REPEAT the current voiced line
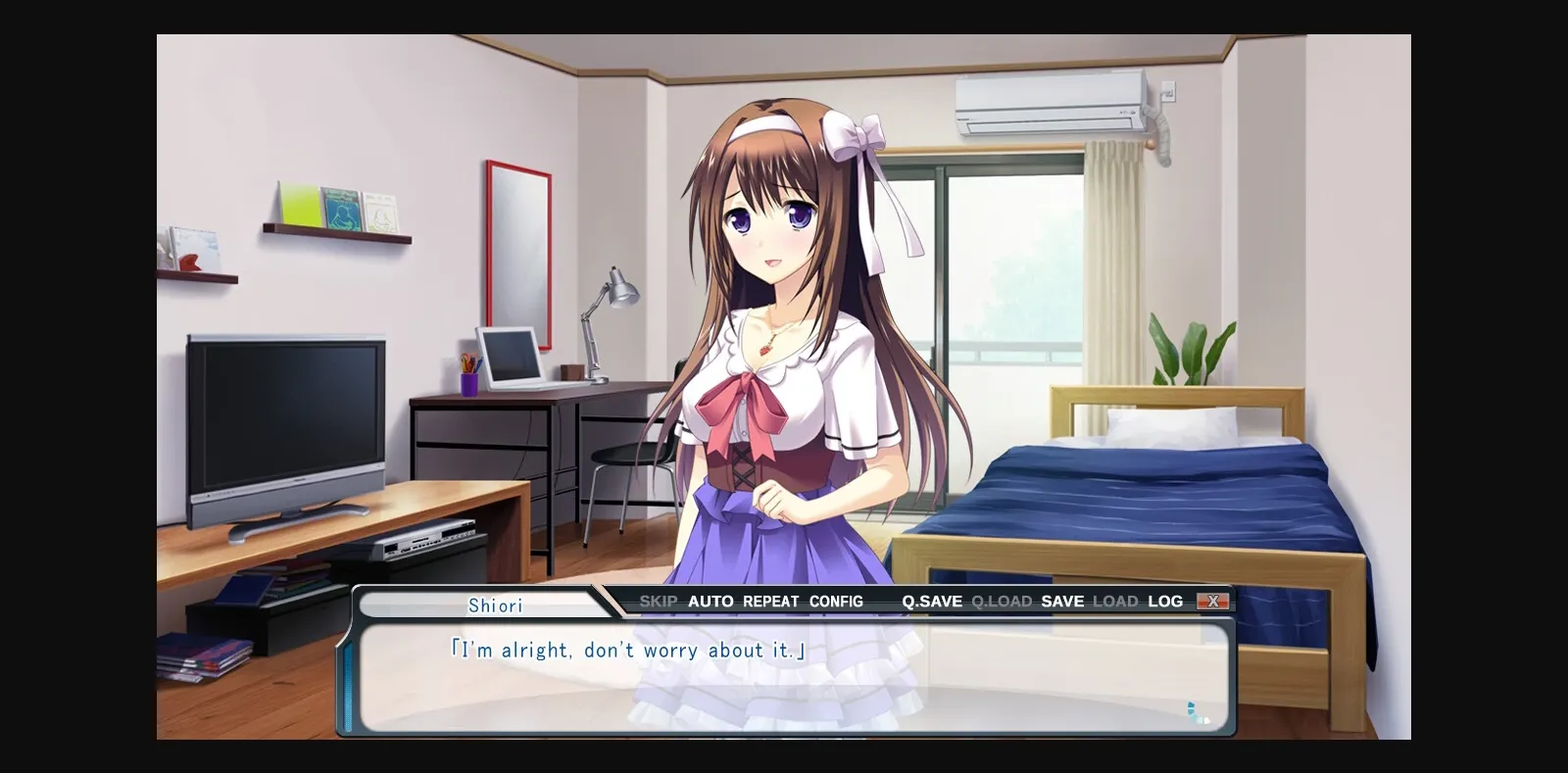 click(x=770, y=601)
